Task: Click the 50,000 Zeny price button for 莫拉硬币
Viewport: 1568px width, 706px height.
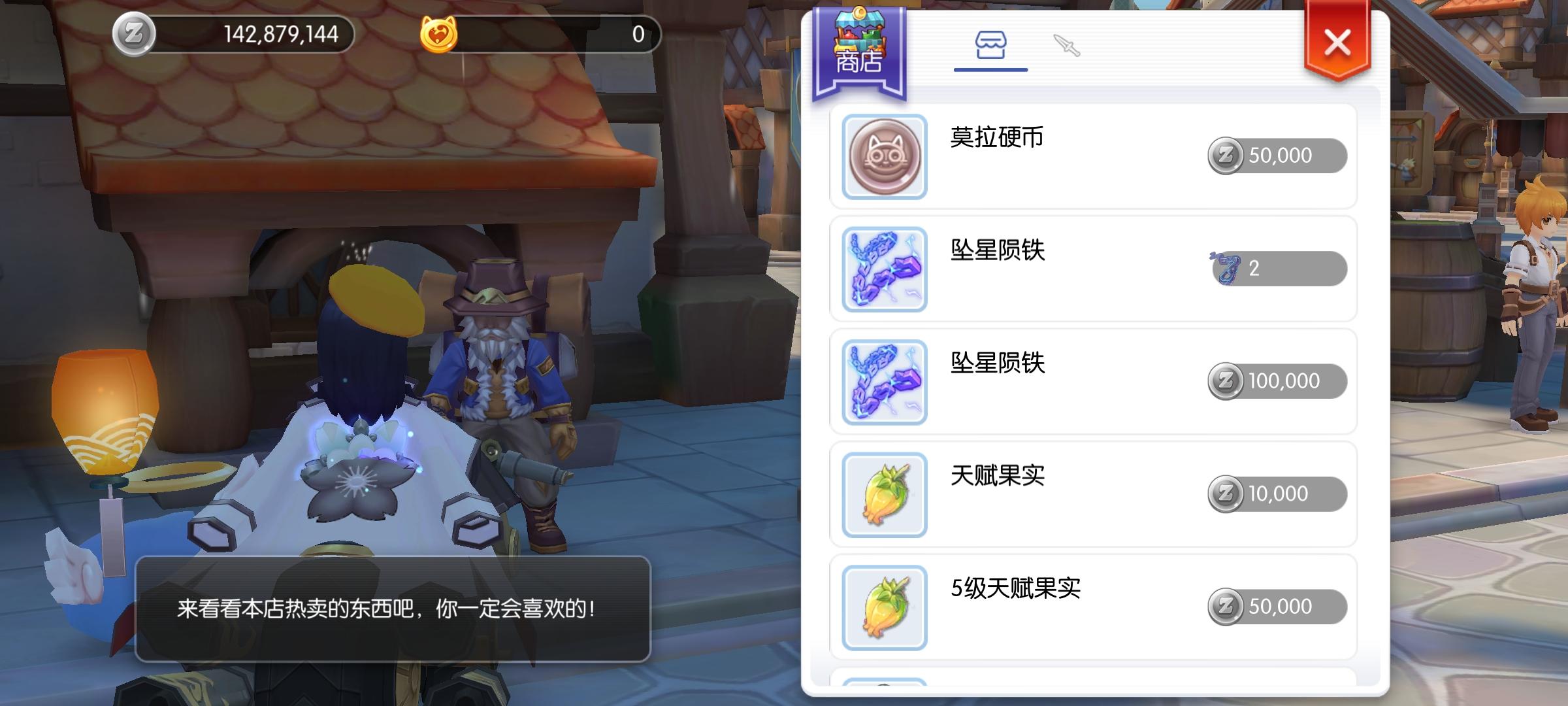Action: point(1279,155)
